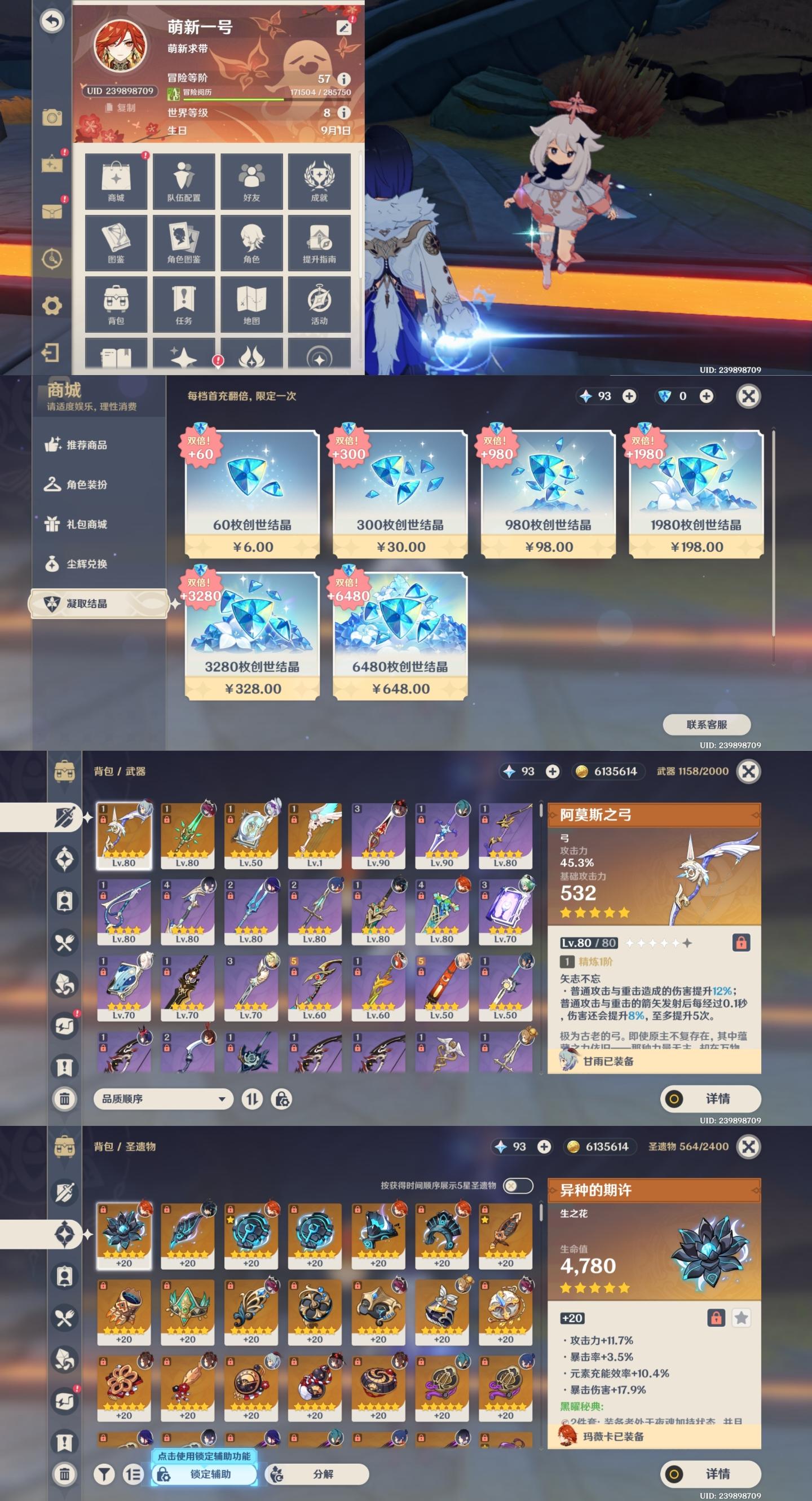The height and width of the screenshot is (1501, 812).
Task: Open the 好友 friends menu
Action: click(251, 181)
